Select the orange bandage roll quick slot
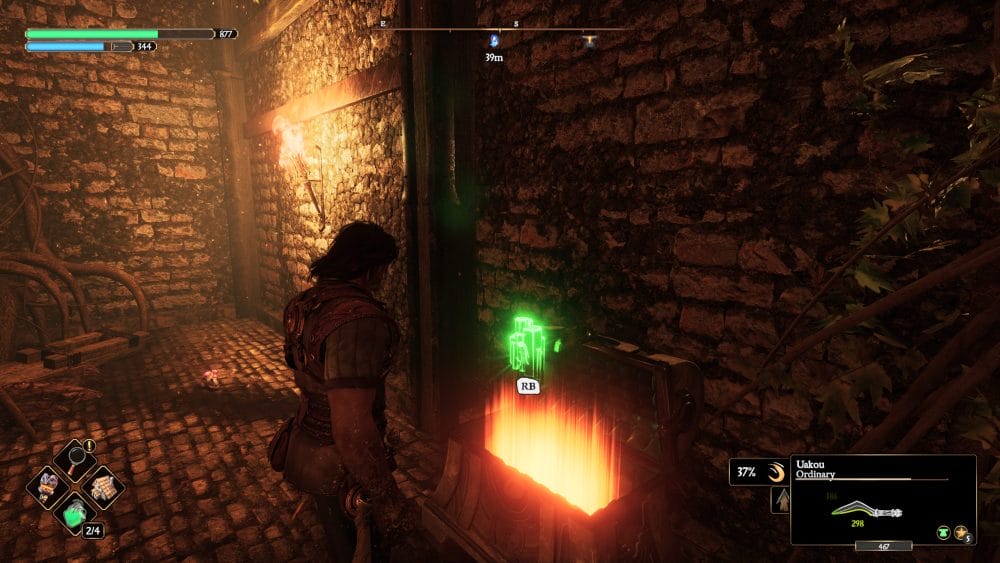Screen dimensions: 1000x563 click(102, 487)
